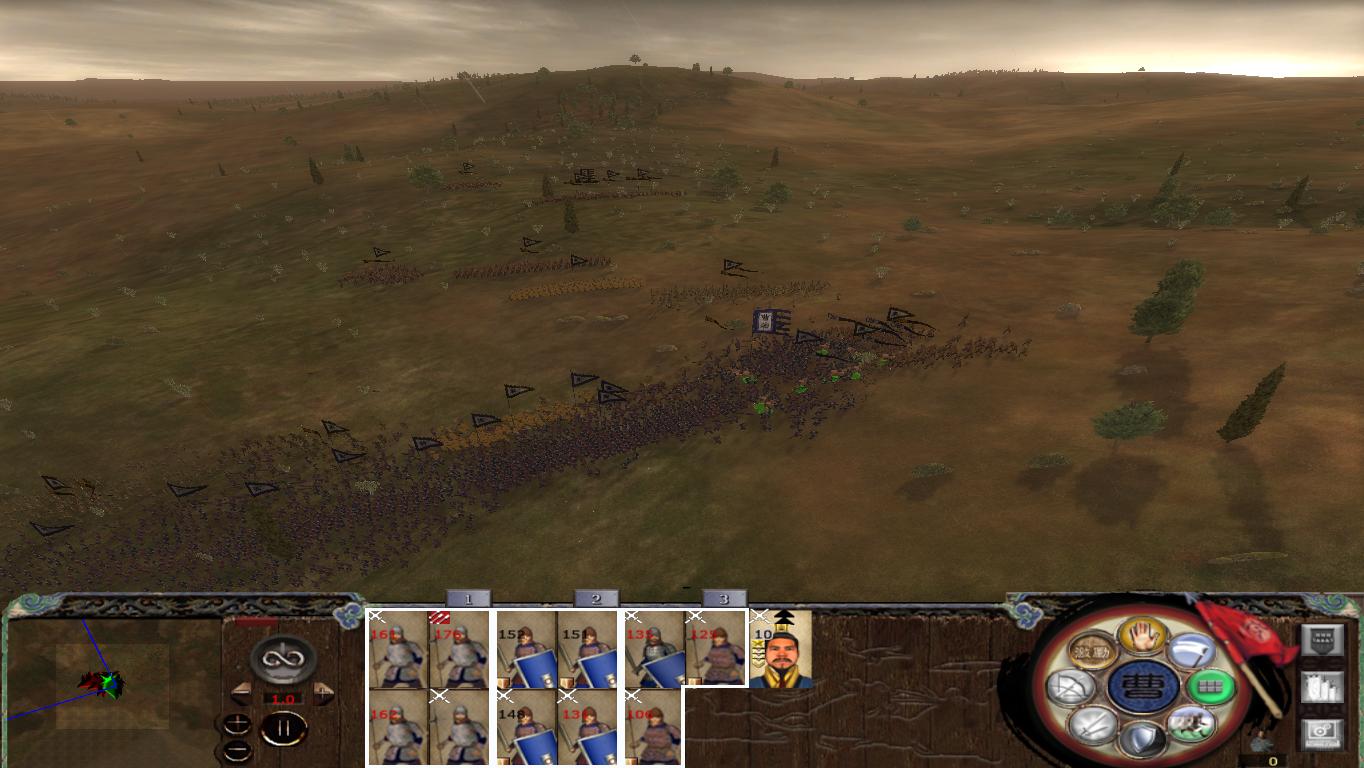This screenshot has height=768, width=1364.
Task: Zoom in the minimap with plus button
Action: (237, 721)
